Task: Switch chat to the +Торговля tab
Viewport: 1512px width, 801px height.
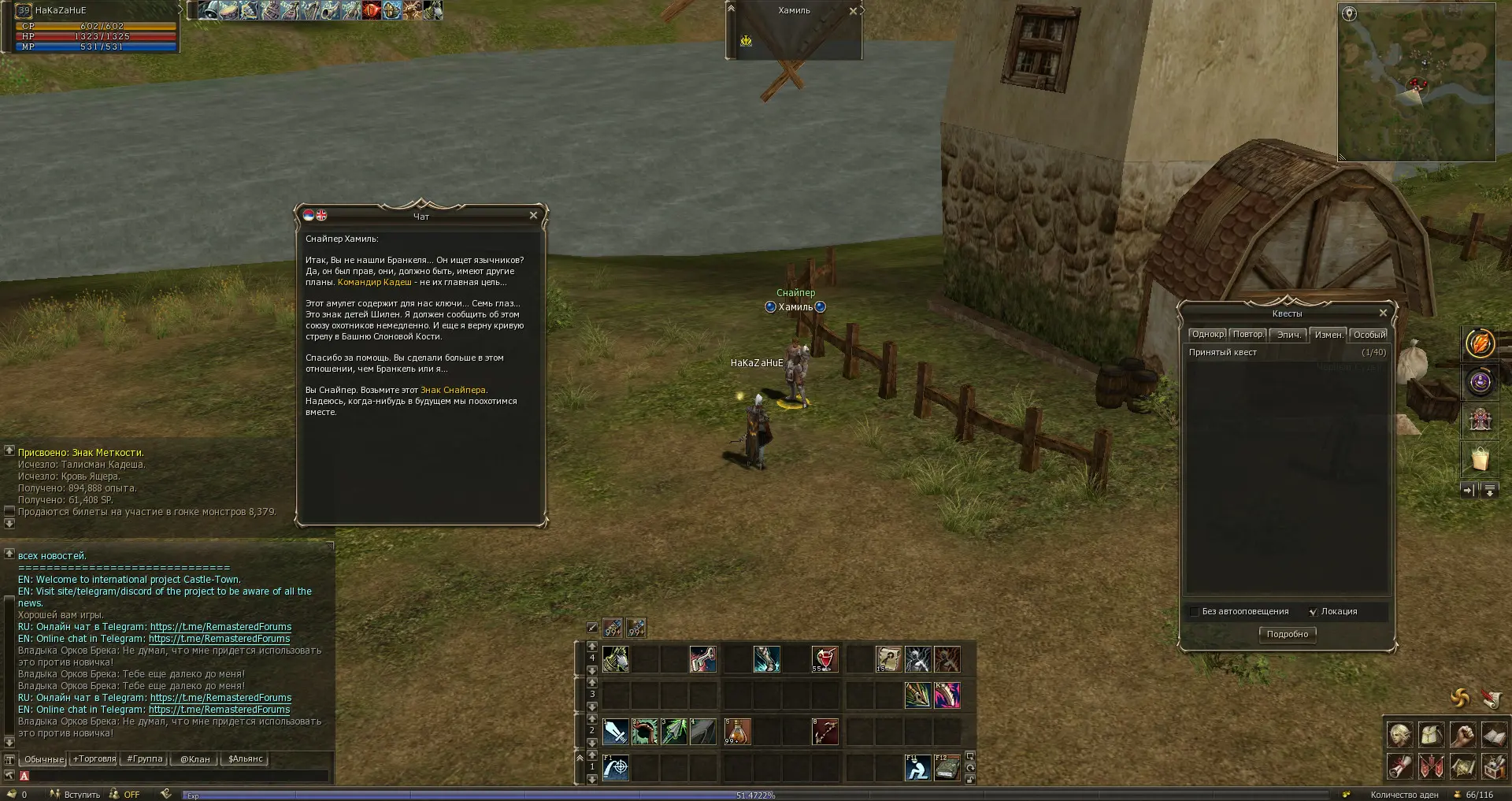Action: (94, 759)
